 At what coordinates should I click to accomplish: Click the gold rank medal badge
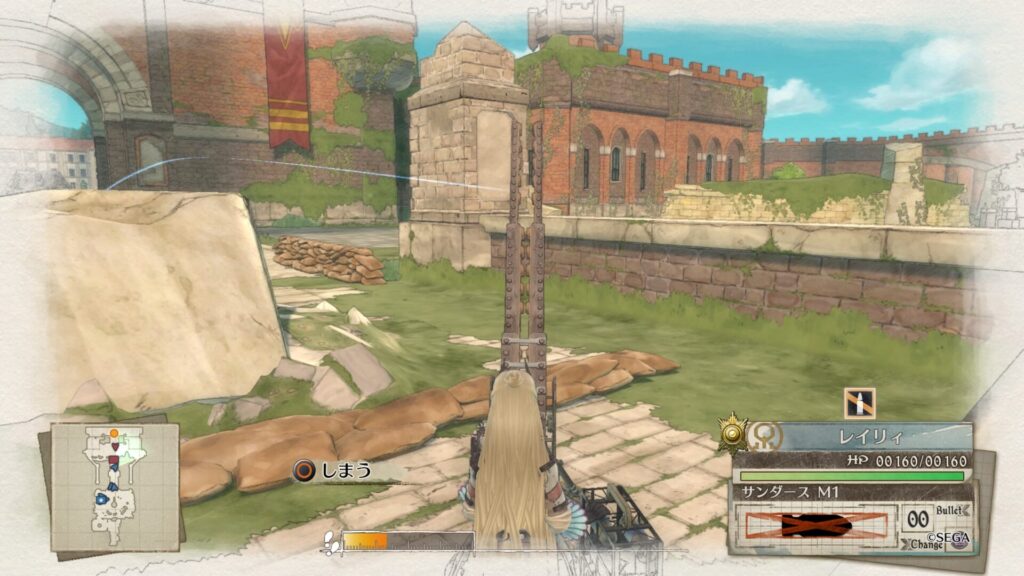[734, 434]
